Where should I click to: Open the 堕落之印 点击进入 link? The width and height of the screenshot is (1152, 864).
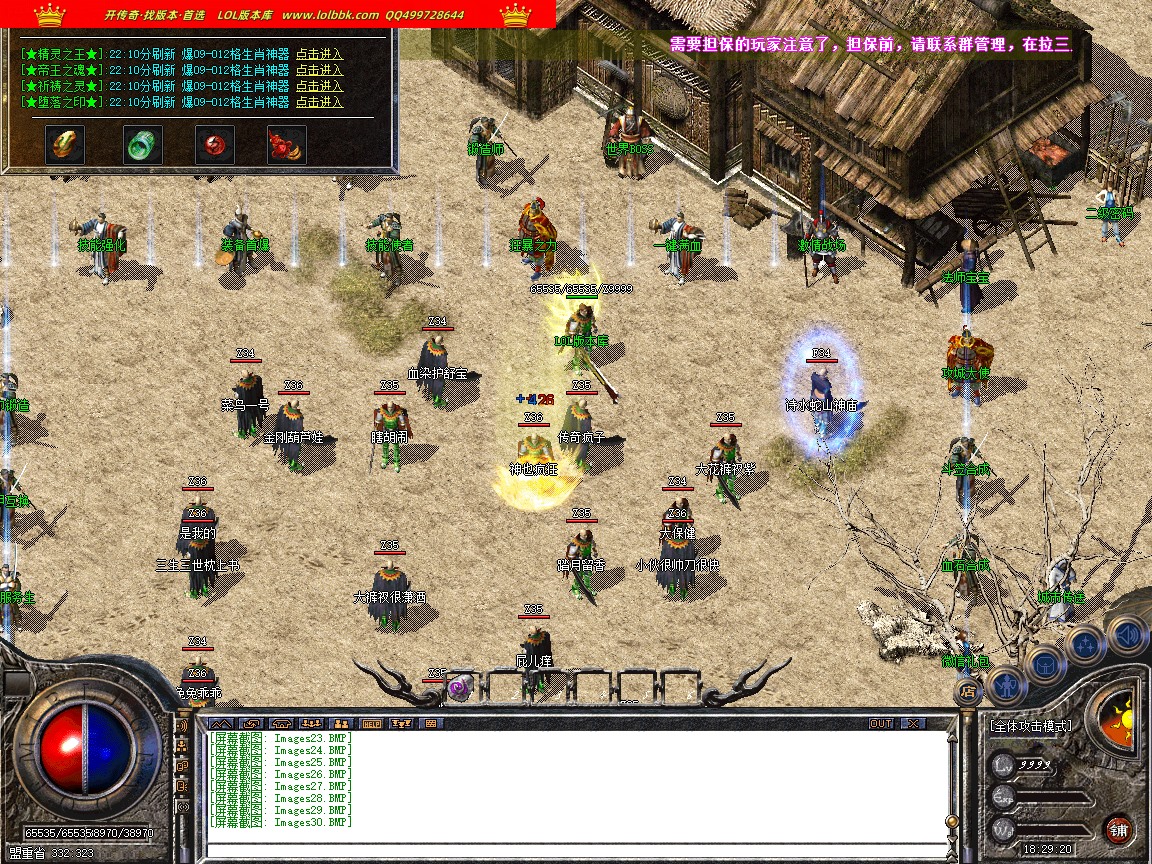[319, 102]
